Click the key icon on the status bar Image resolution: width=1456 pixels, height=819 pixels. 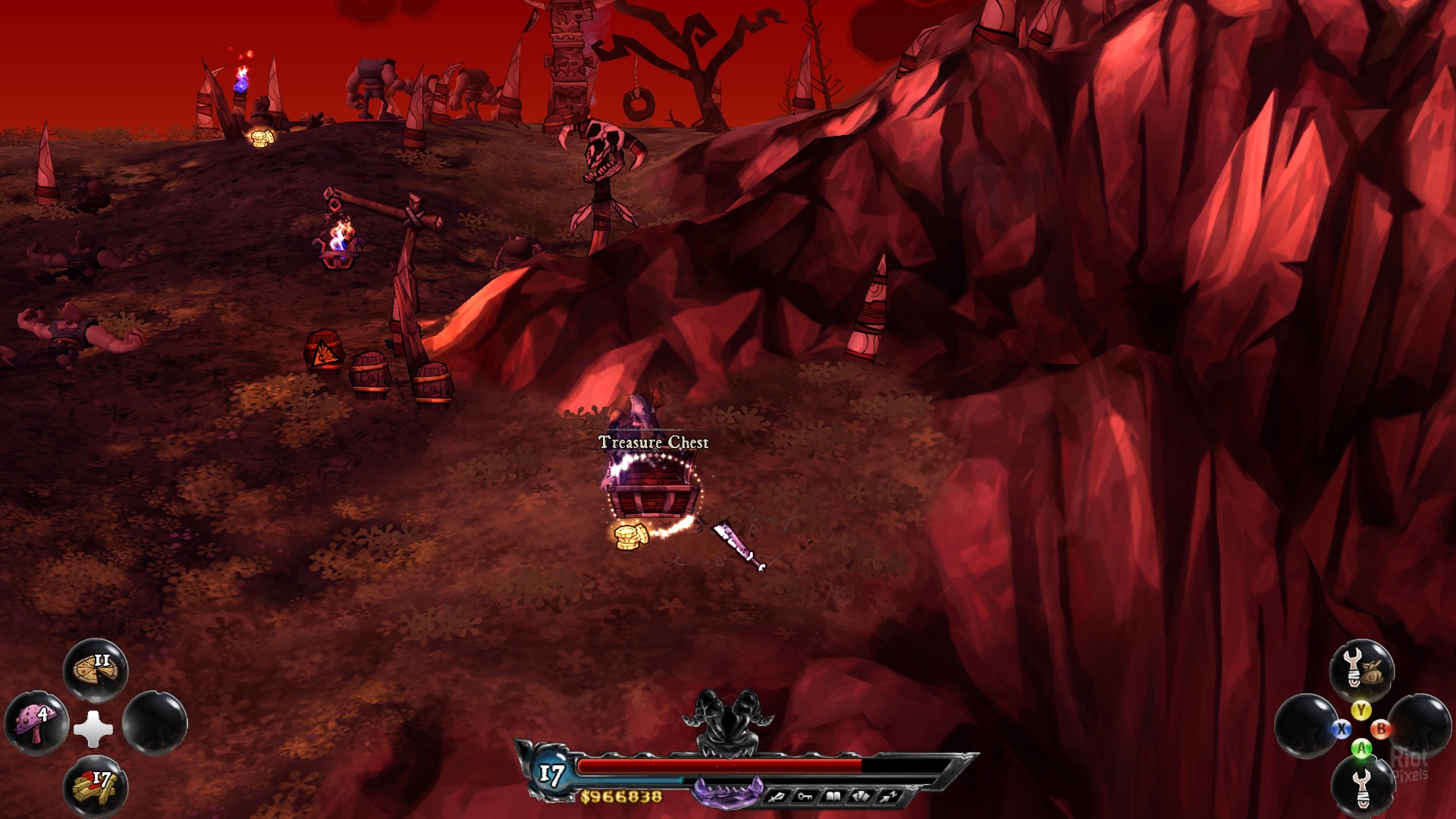pos(805,796)
